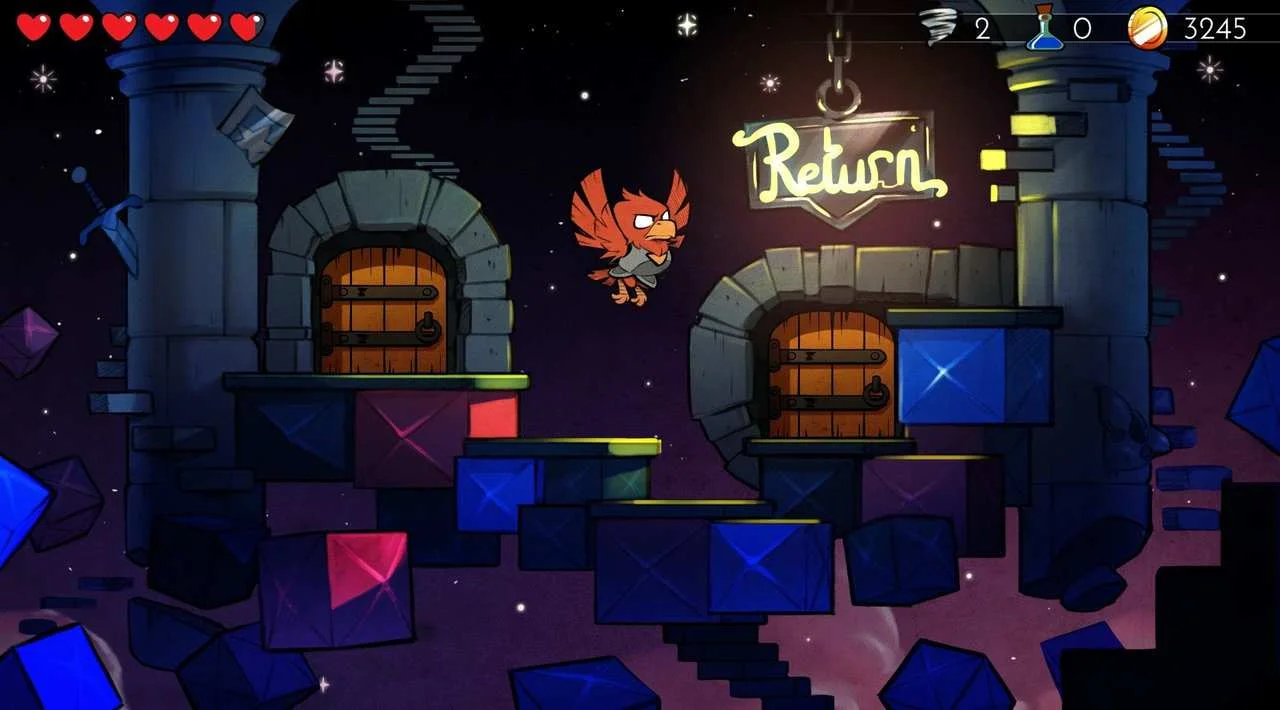Click the gold coin icon
Image resolution: width=1280 pixels, height=710 pixels.
tap(1147, 27)
